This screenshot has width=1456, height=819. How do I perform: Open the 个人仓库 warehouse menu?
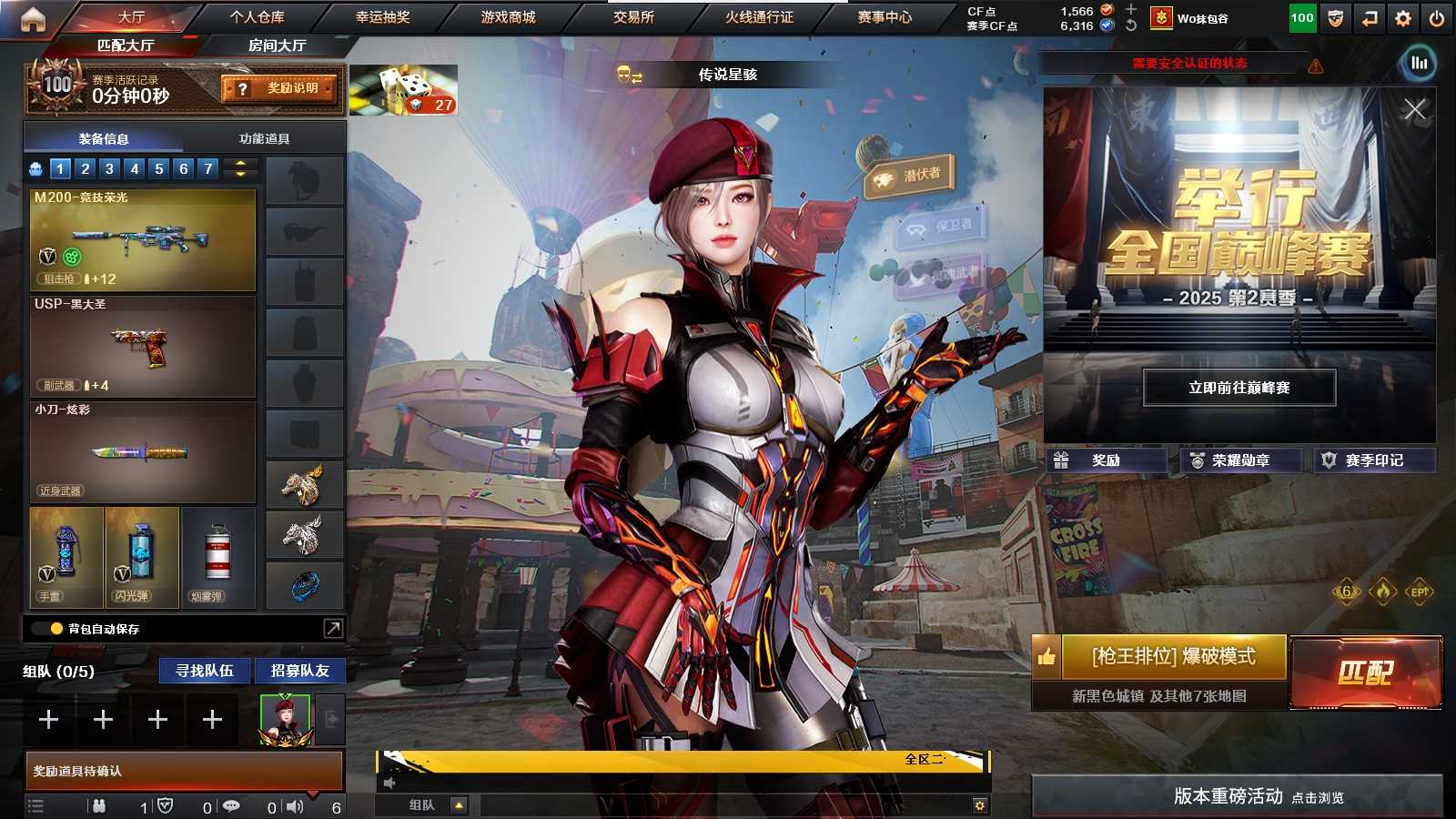click(257, 17)
